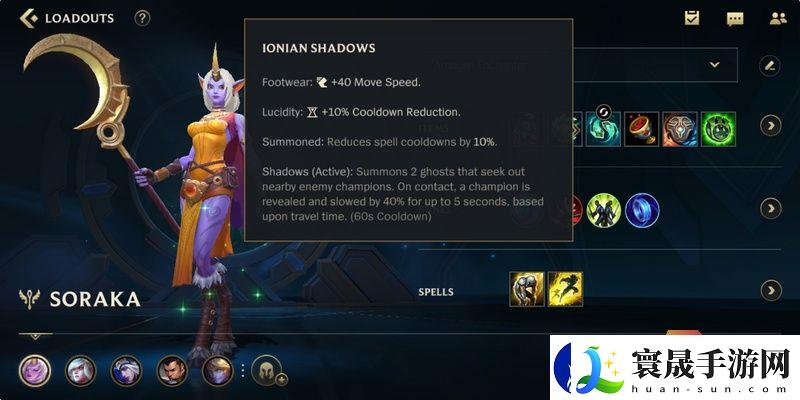Viewport: 800px width, 400px height.
Task: Add a champion with helmet plus button
Action: coord(269,372)
